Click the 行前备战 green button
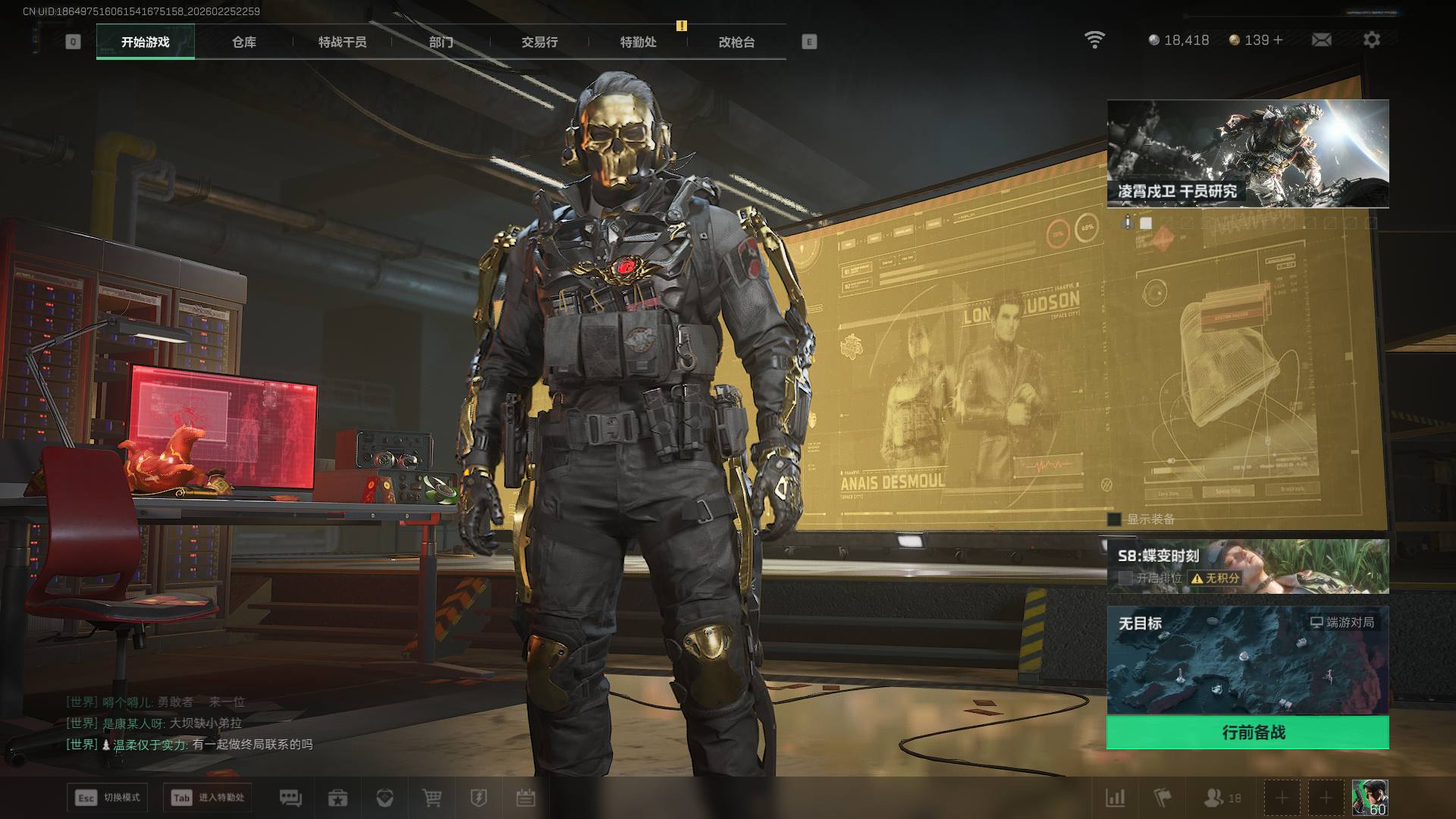Screen dimensions: 1456x819 tap(1247, 733)
